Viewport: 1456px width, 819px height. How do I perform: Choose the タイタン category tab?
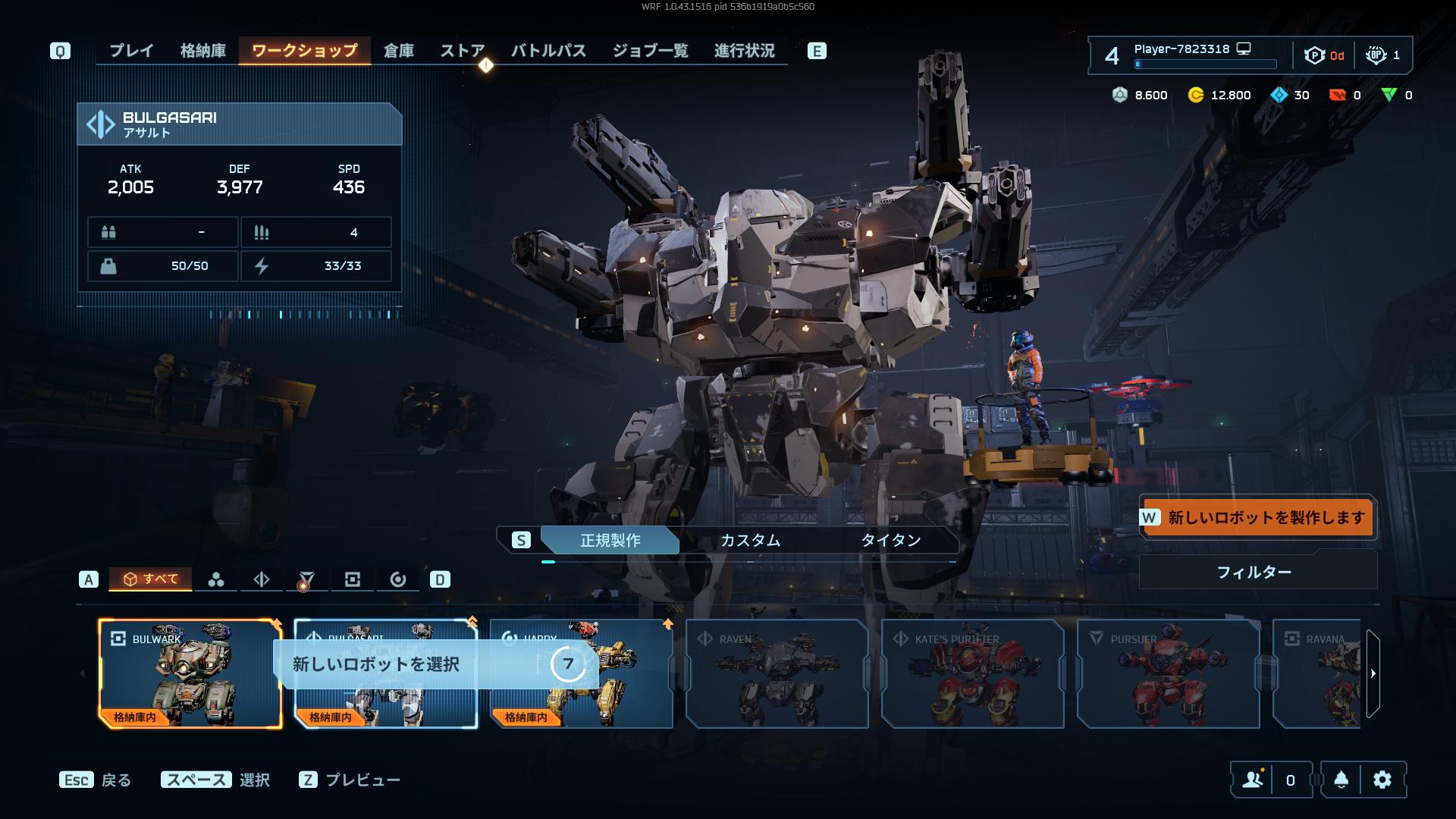(x=890, y=540)
